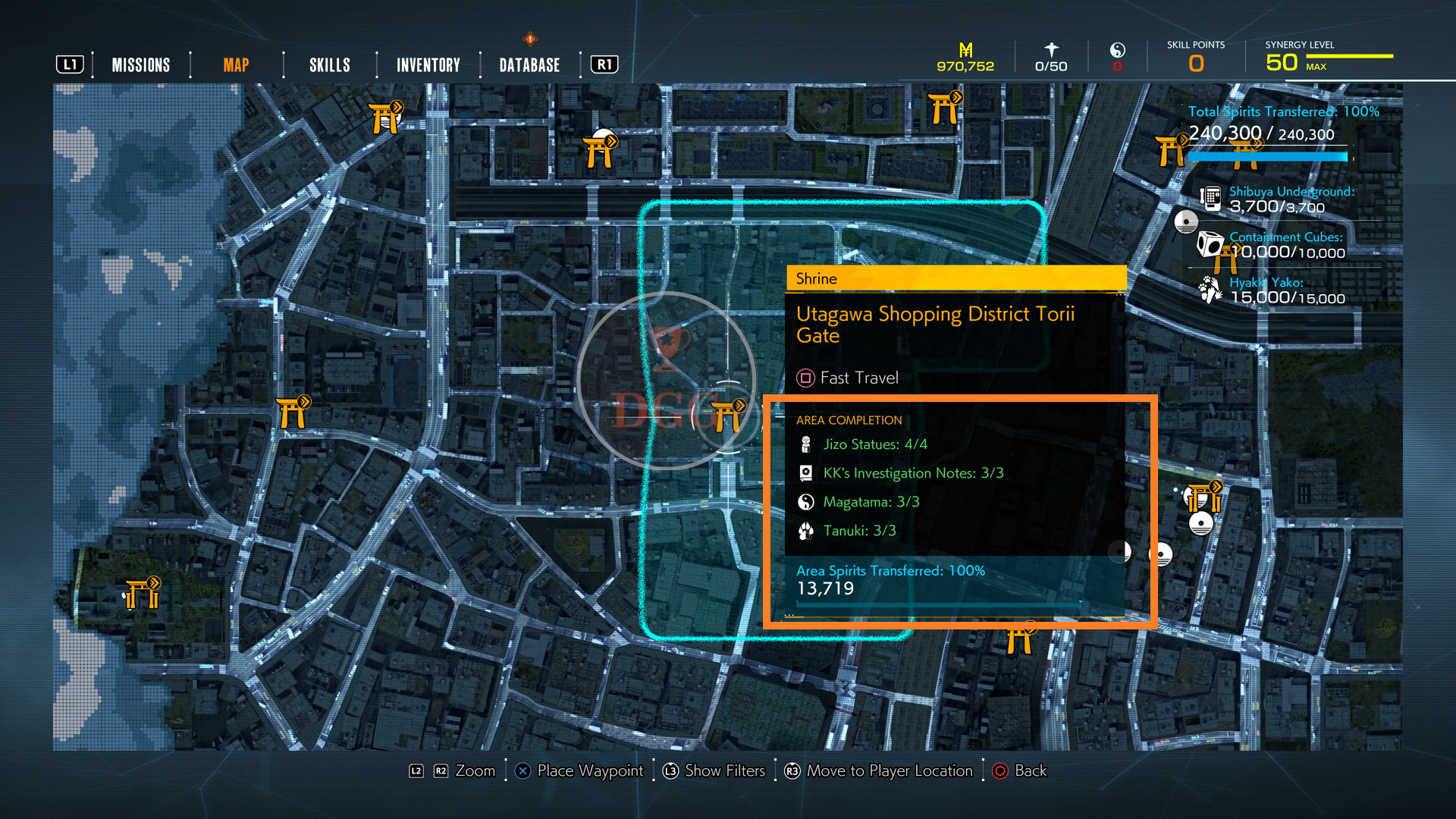1456x819 pixels.
Task: Select the highlighted Utagawa torii gate marker
Action: (x=727, y=416)
